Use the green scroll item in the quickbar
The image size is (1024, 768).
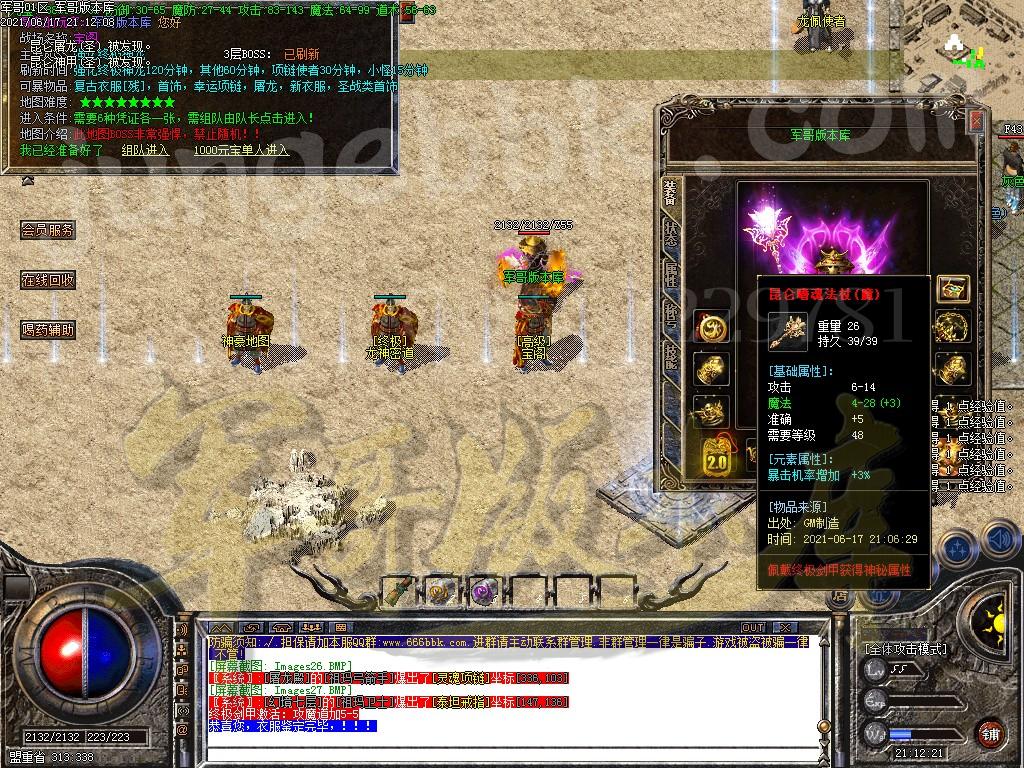point(398,590)
